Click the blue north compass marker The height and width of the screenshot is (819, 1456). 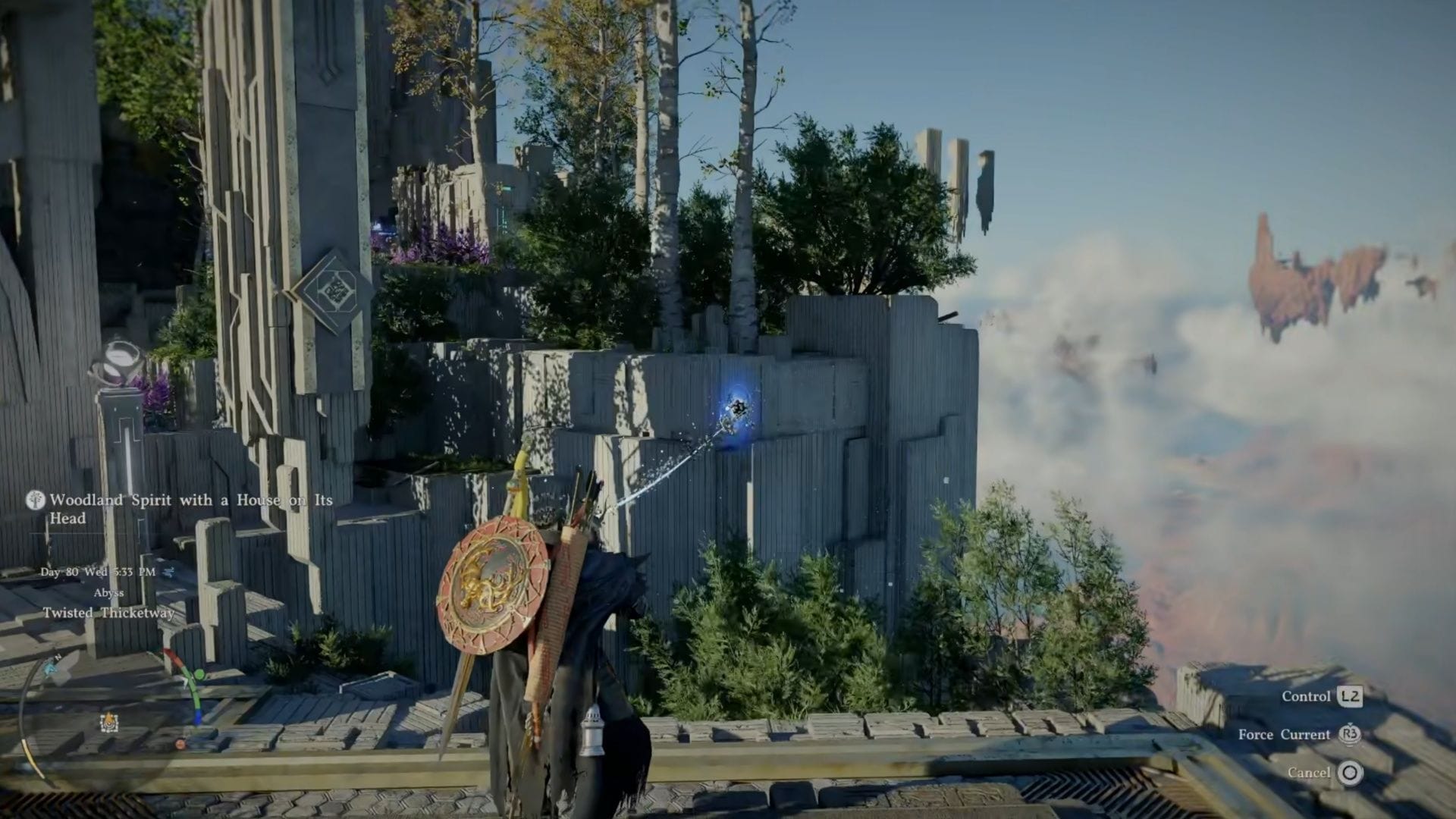pos(52,667)
